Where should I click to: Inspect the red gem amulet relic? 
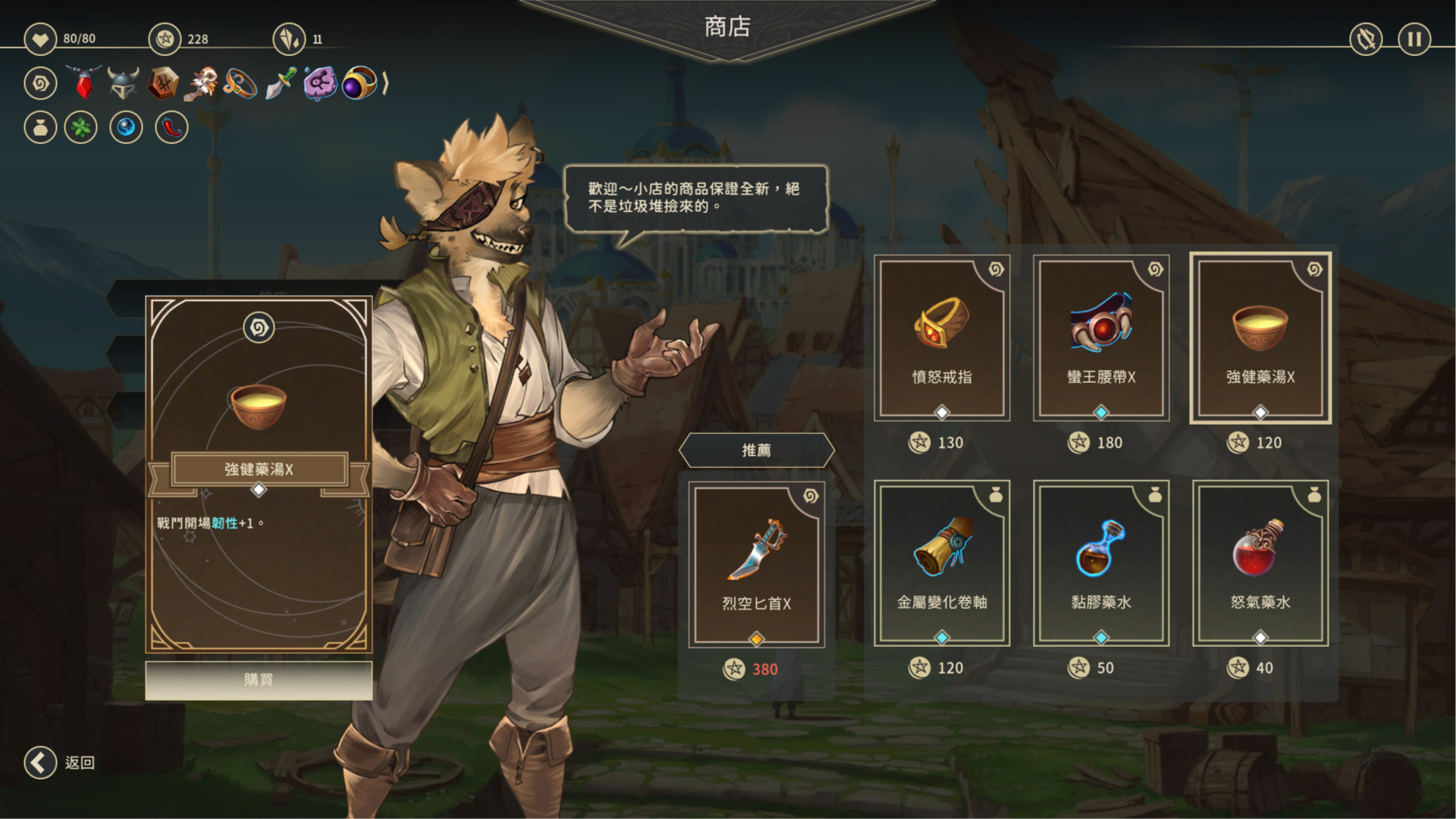pos(84,83)
